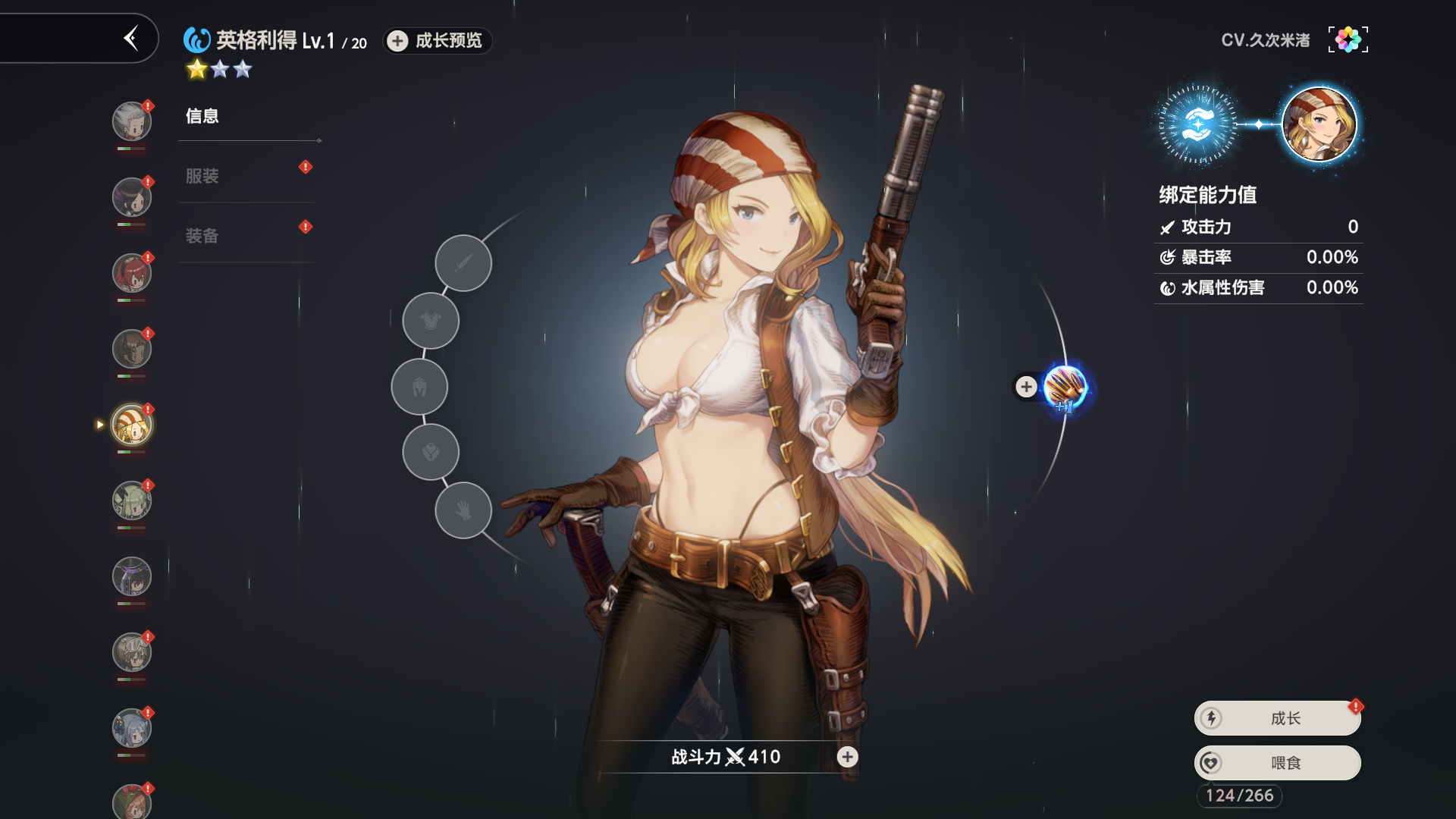Select the grey-haired character at list top

point(132,121)
